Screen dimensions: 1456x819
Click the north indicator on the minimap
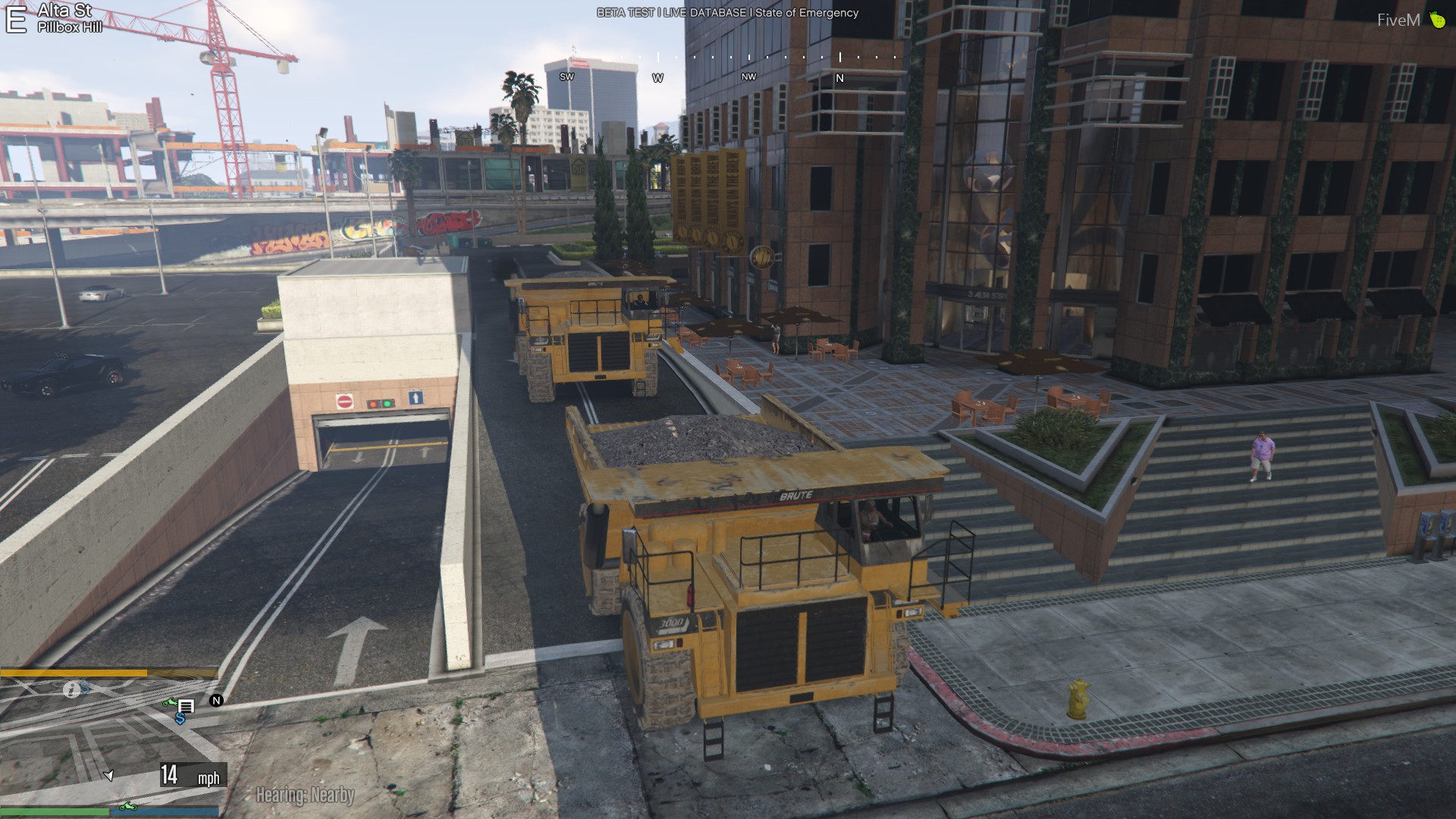216,701
